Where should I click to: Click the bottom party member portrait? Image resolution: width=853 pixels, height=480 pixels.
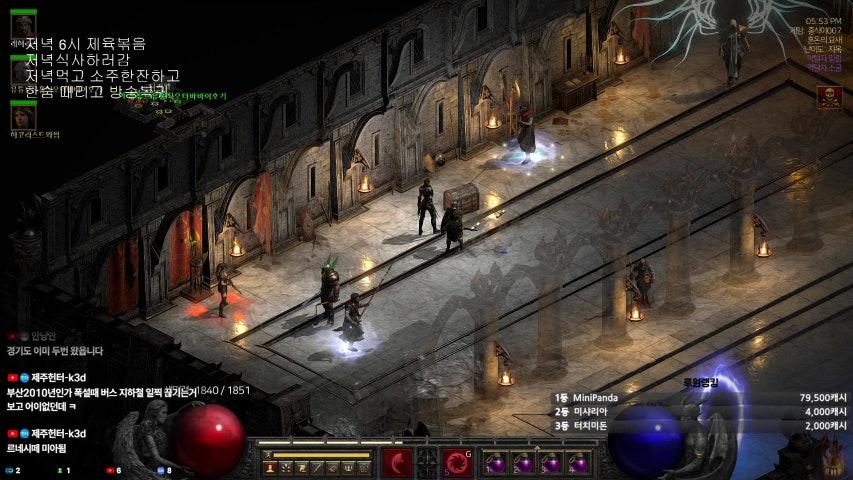23,116
